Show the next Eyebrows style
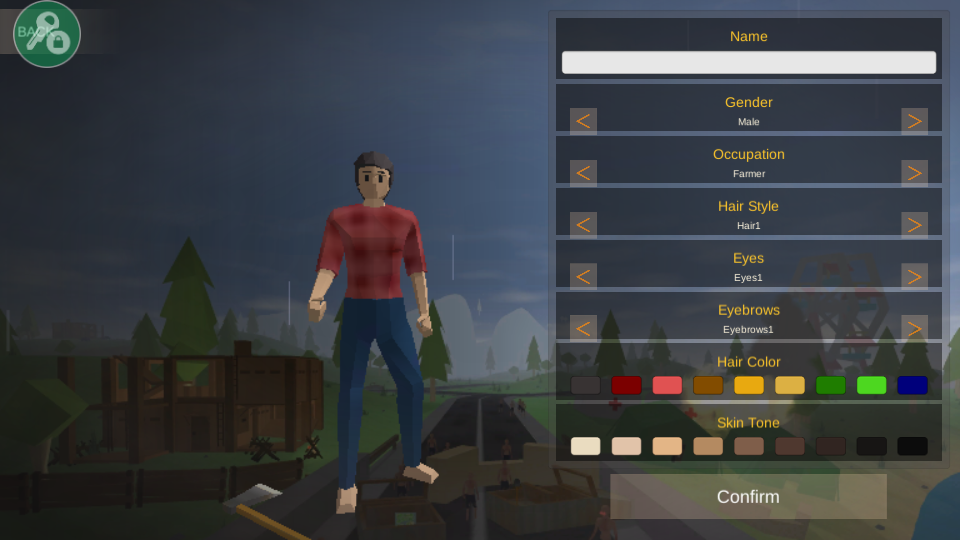 coord(914,328)
